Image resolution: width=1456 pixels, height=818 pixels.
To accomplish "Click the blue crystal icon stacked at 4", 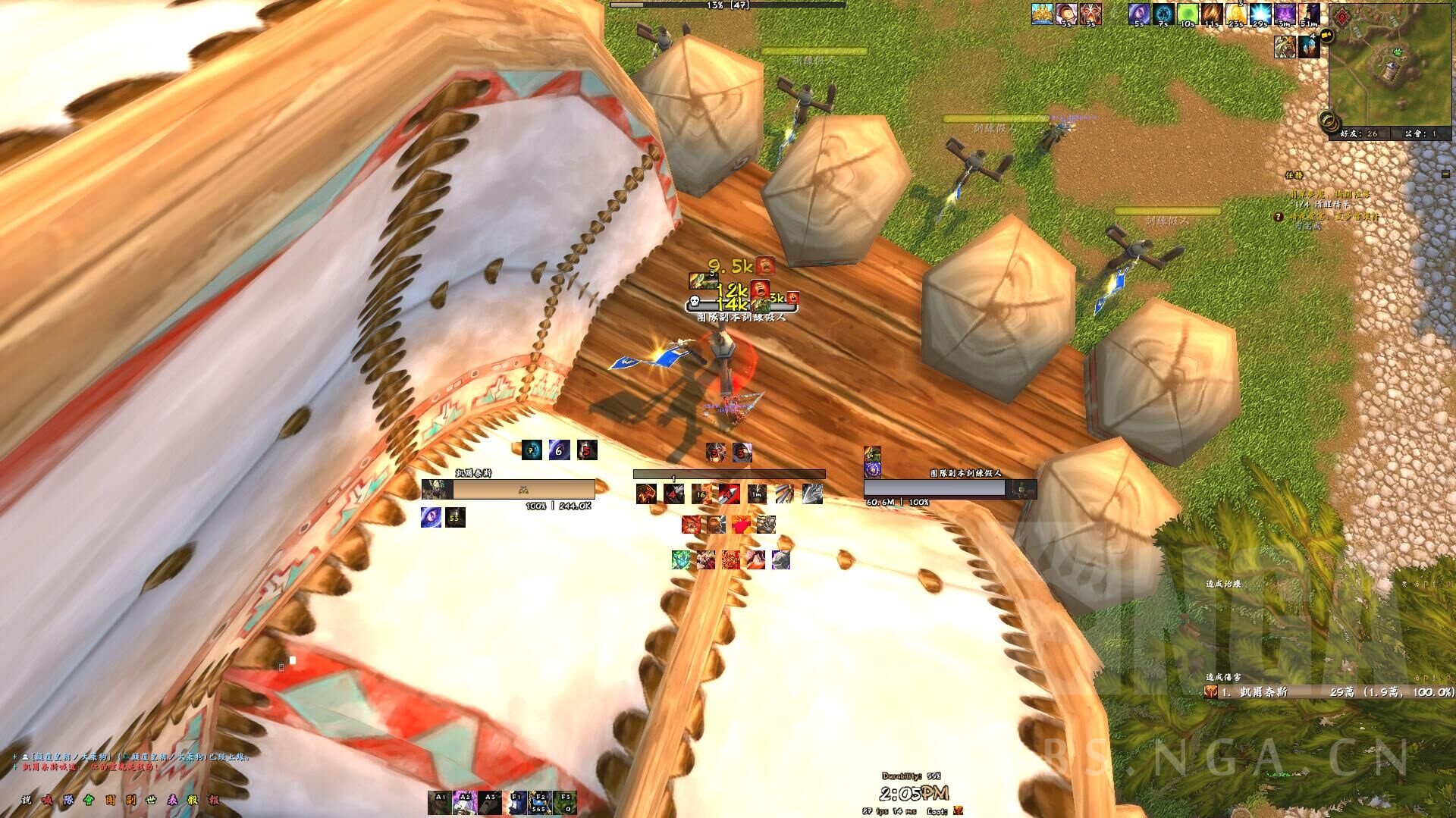I will [1310, 45].
